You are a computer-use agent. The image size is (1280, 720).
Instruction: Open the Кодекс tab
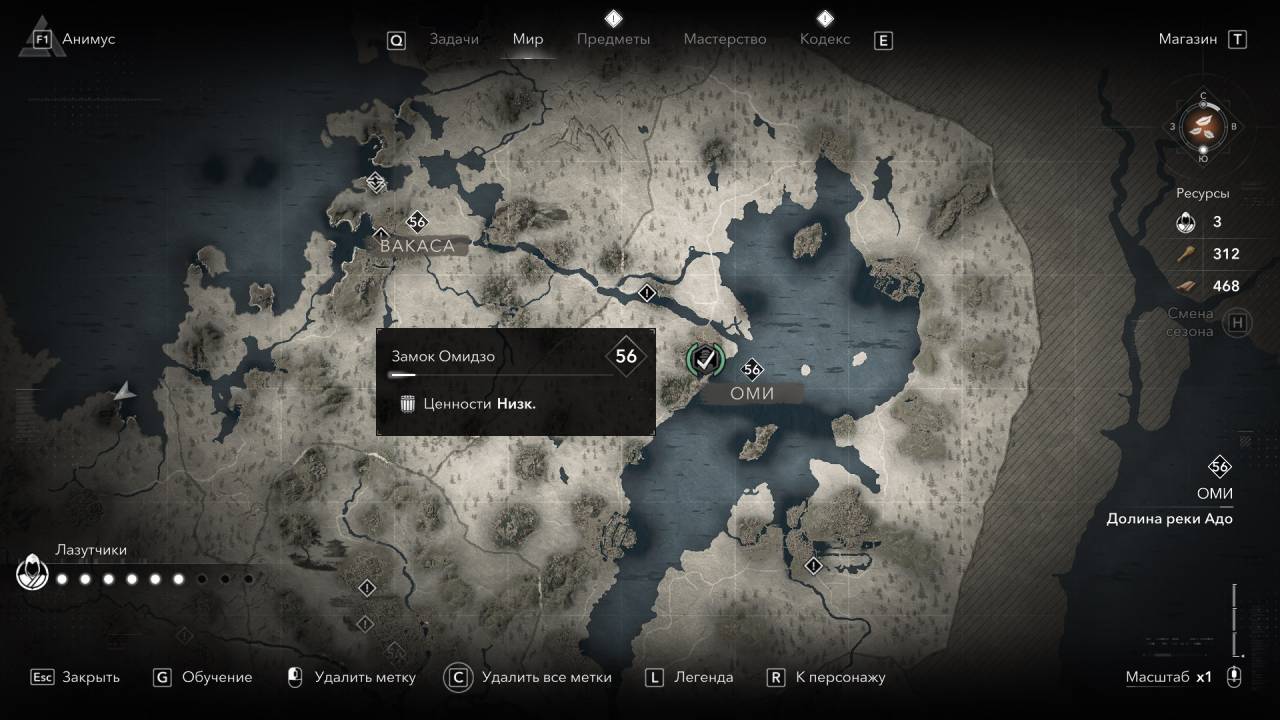[x=825, y=39]
